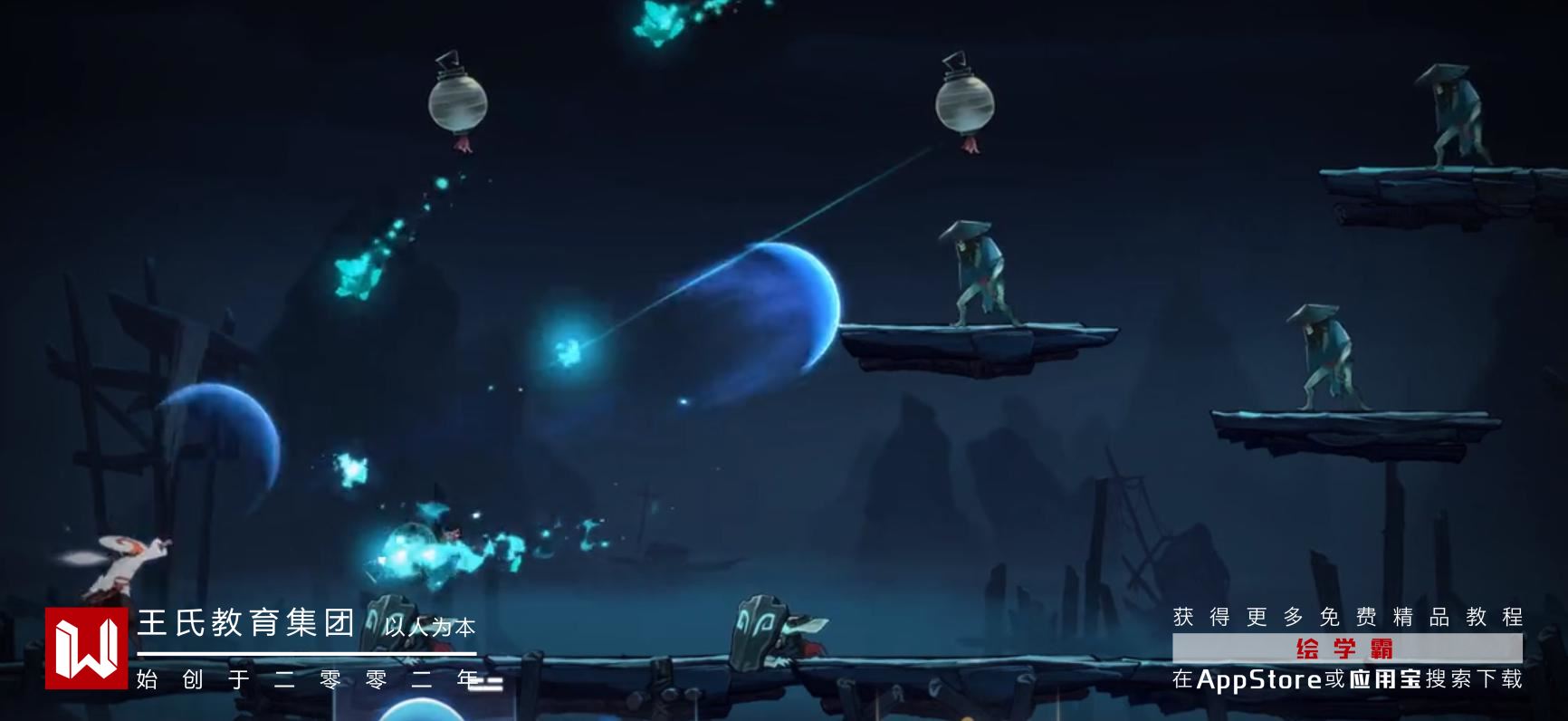This screenshot has width=1568, height=721.
Task: Select the 绘学霸 banner label
Action: [1346, 649]
